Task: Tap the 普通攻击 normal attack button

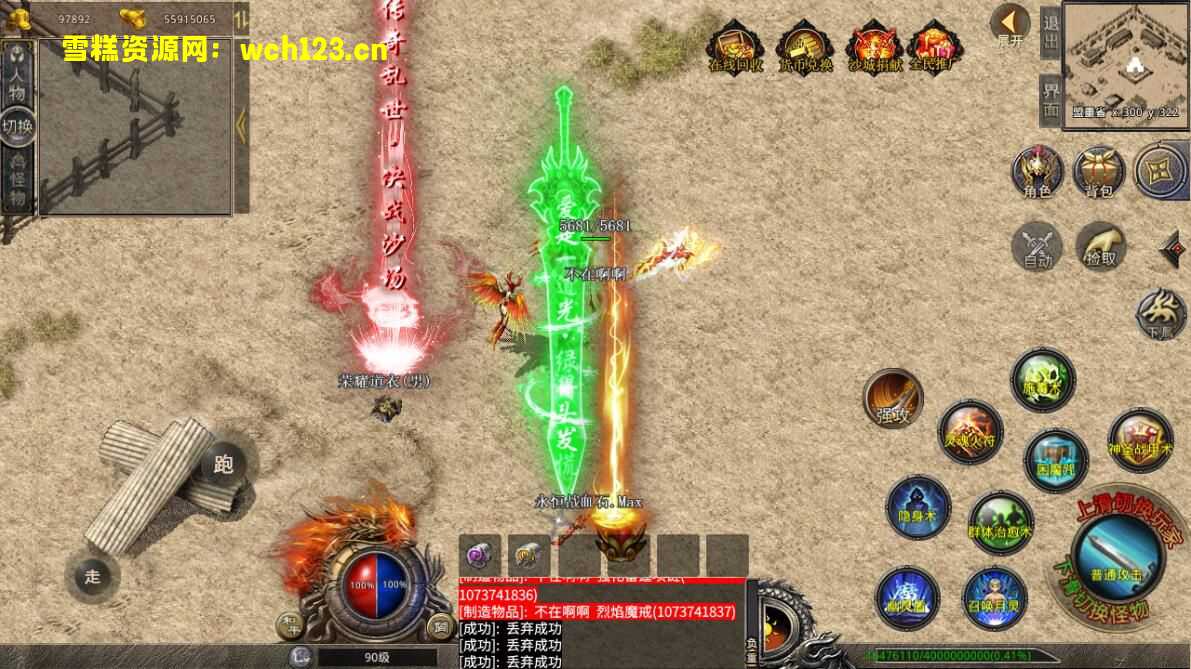Action: (x=1117, y=554)
